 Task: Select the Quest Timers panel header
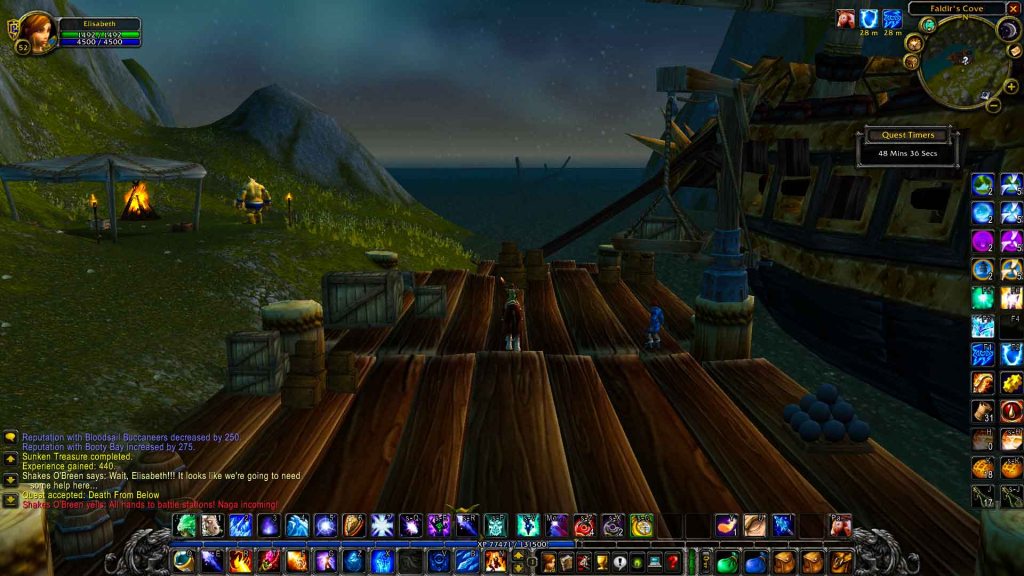click(906, 135)
